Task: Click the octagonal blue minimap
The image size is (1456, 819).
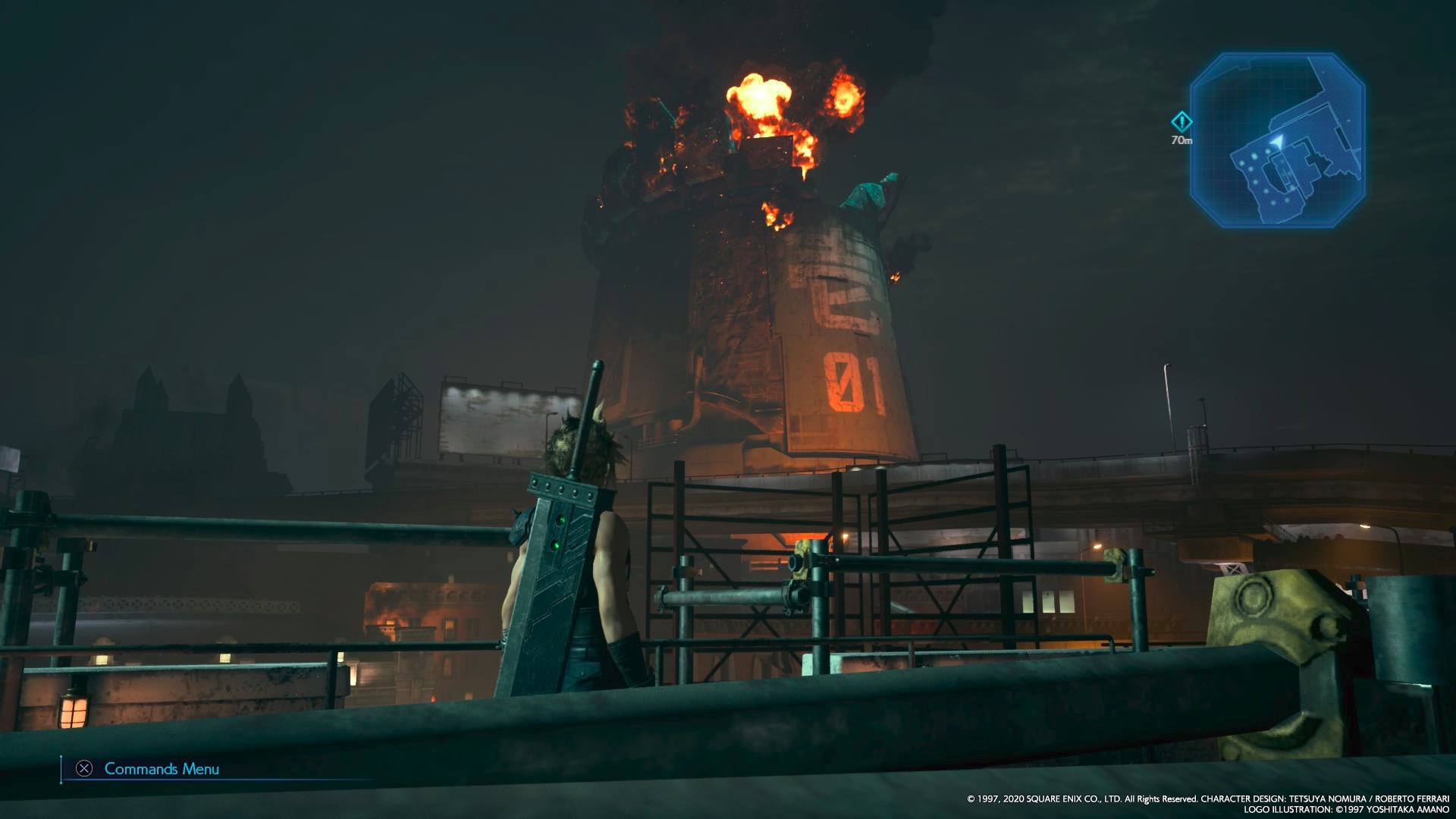Action: (1277, 140)
